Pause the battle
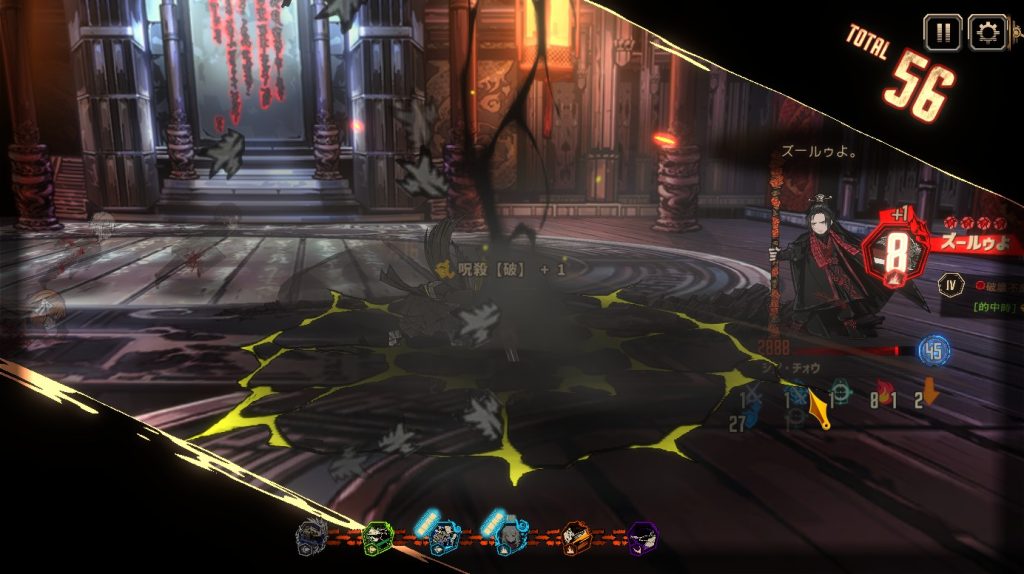Viewport: 1024px width, 574px height. (942, 32)
